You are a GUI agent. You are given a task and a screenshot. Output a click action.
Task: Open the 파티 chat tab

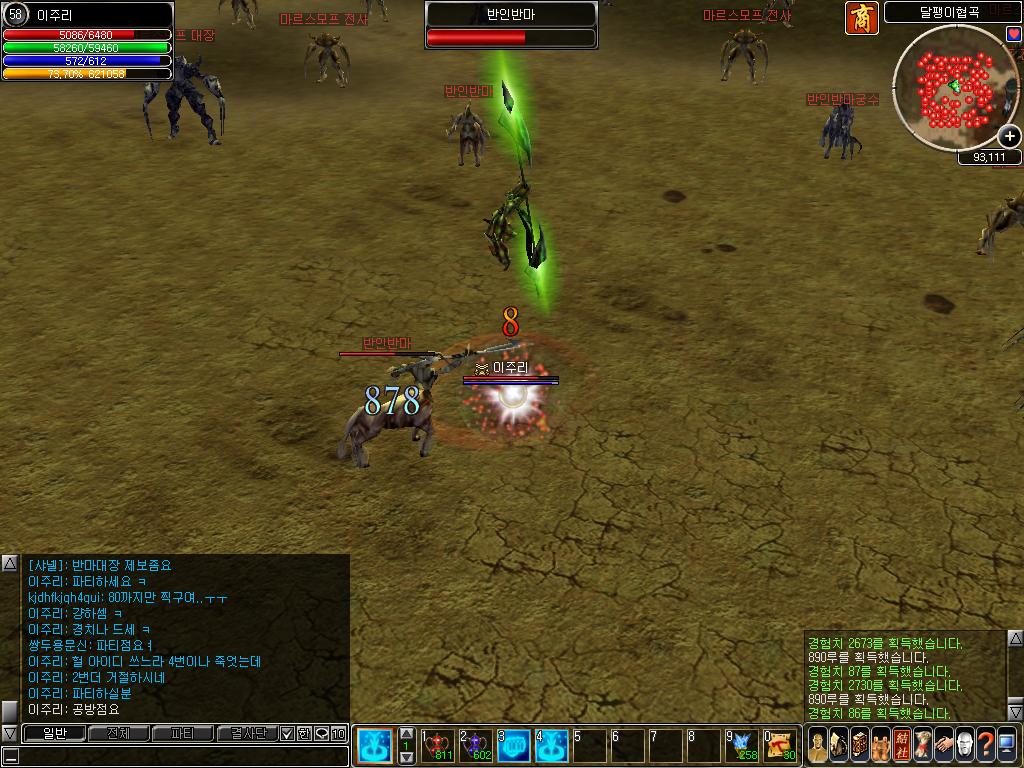[182, 733]
